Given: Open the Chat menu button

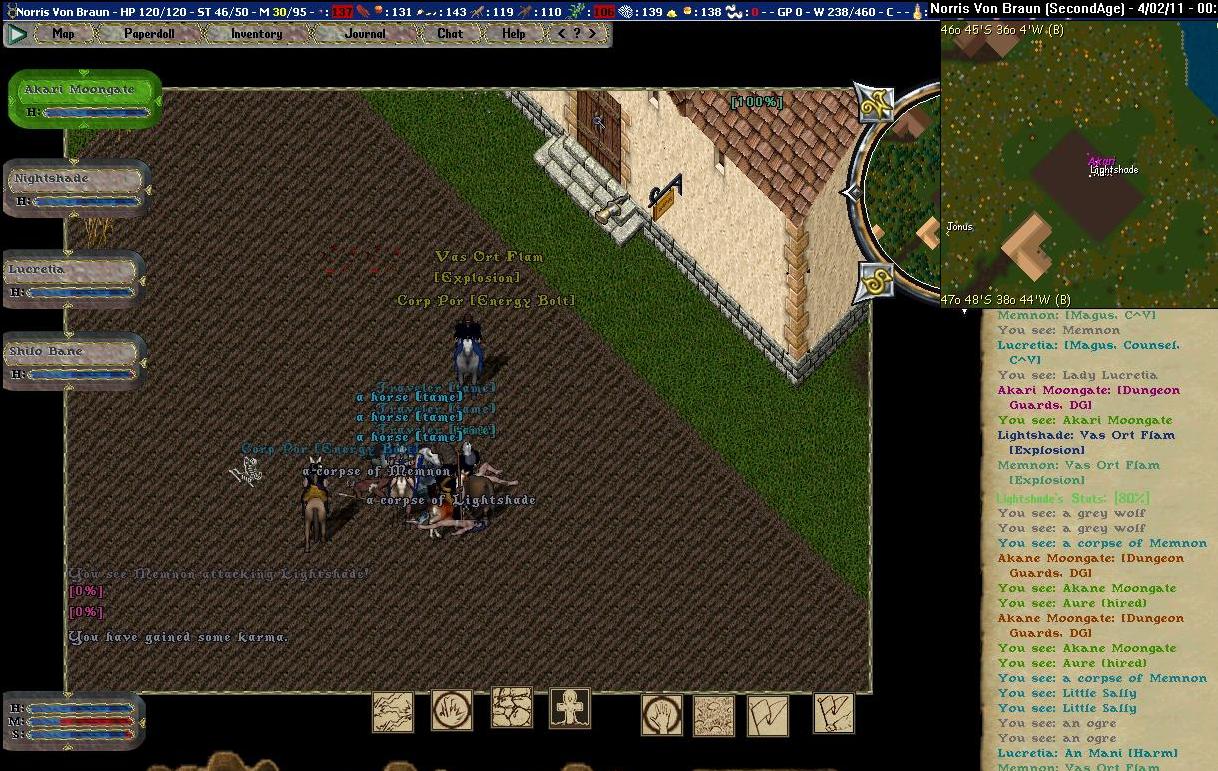Looking at the screenshot, I should click(450, 33).
